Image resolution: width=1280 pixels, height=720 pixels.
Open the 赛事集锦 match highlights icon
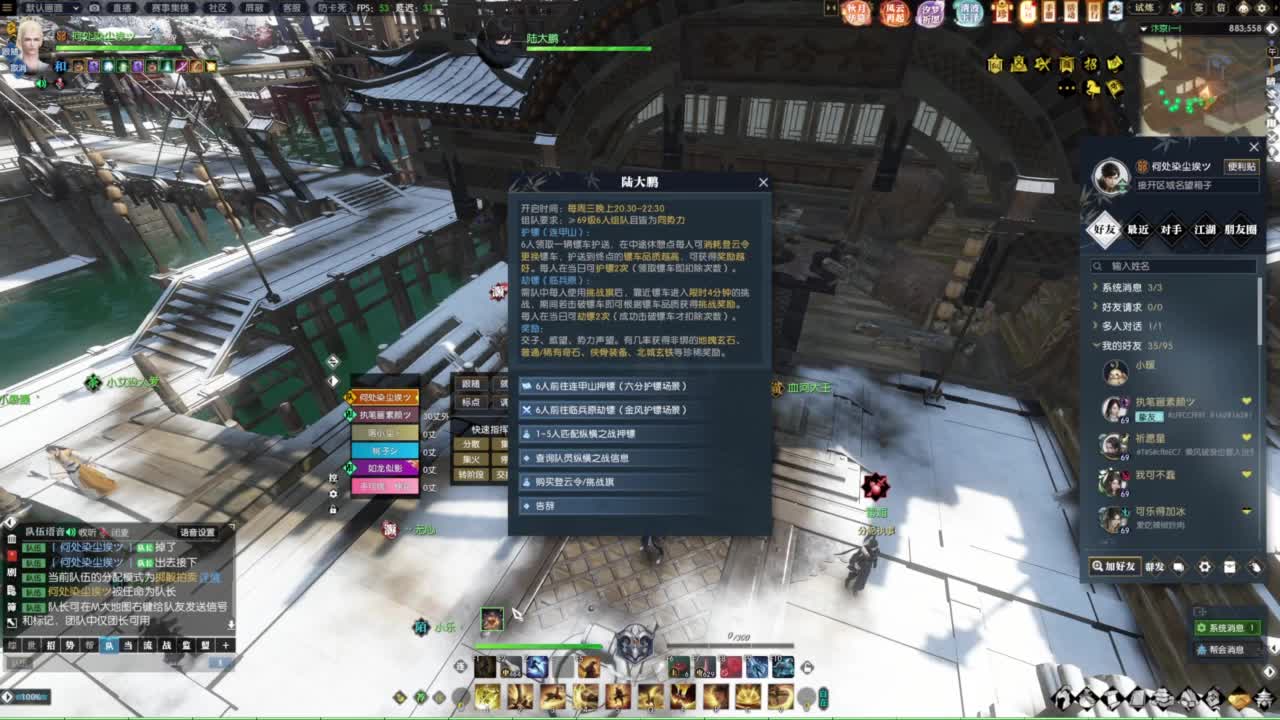point(172,8)
